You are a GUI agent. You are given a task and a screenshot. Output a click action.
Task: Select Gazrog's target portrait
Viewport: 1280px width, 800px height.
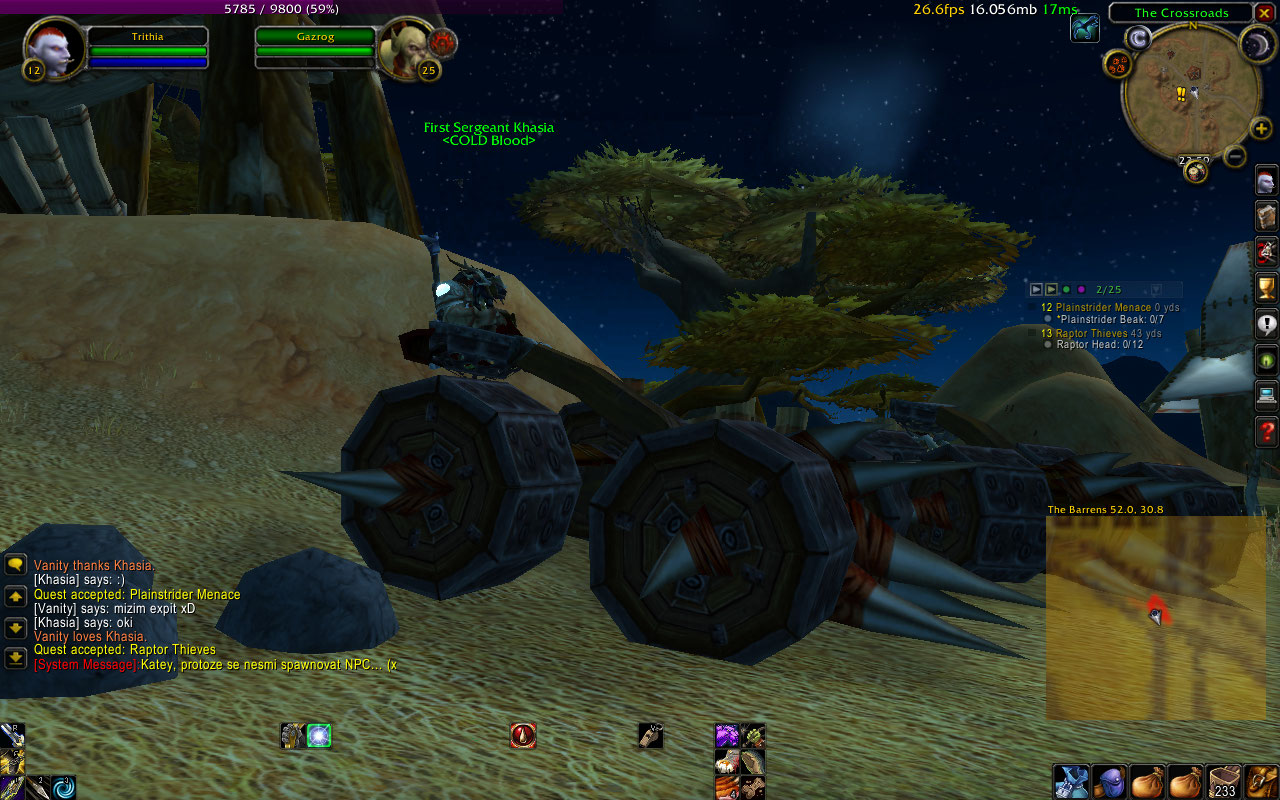403,47
